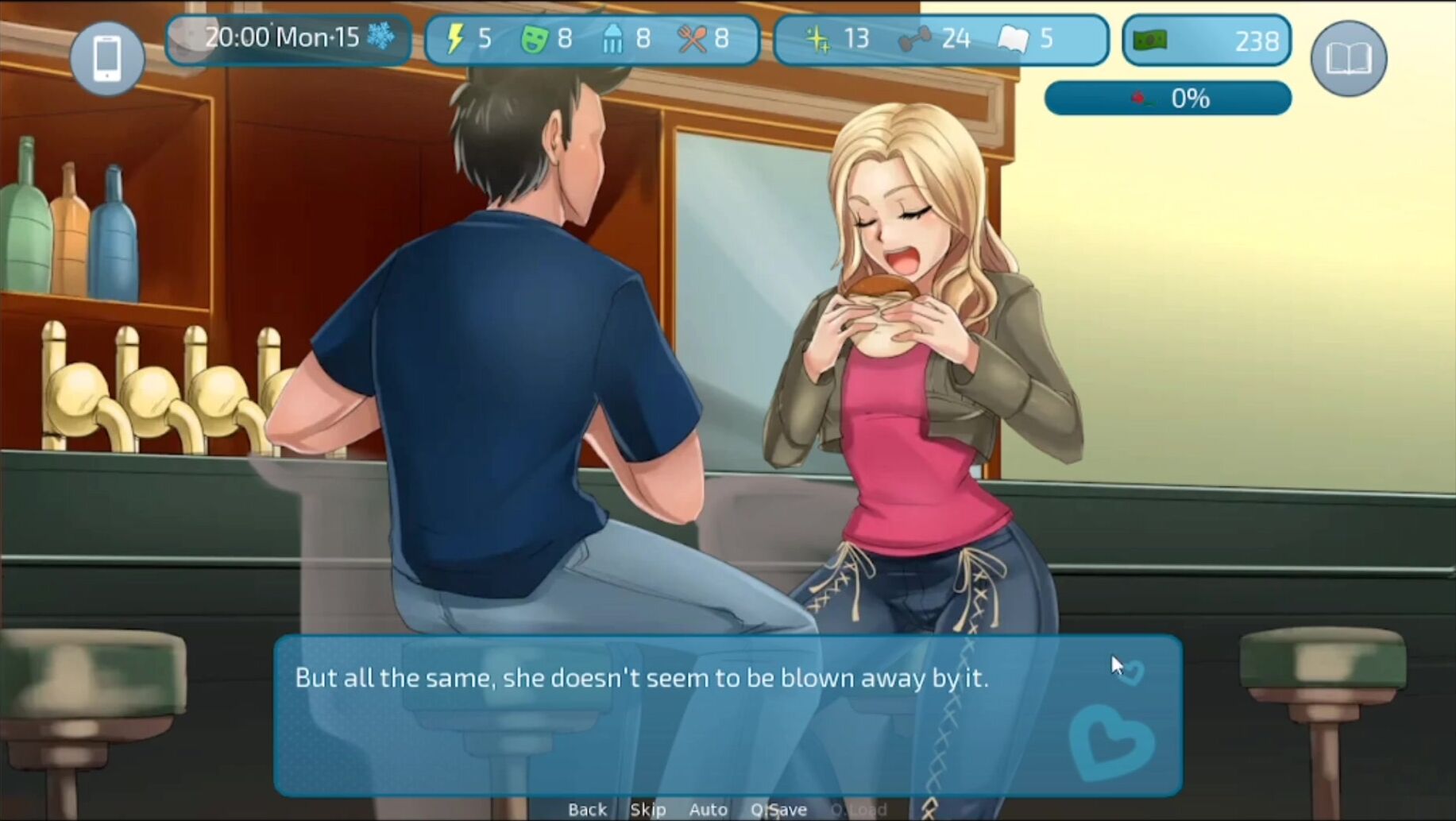Image resolution: width=1456 pixels, height=821 pixels.
Task: Go Back to previous dialogue line
Action: (x=587, y=809)
